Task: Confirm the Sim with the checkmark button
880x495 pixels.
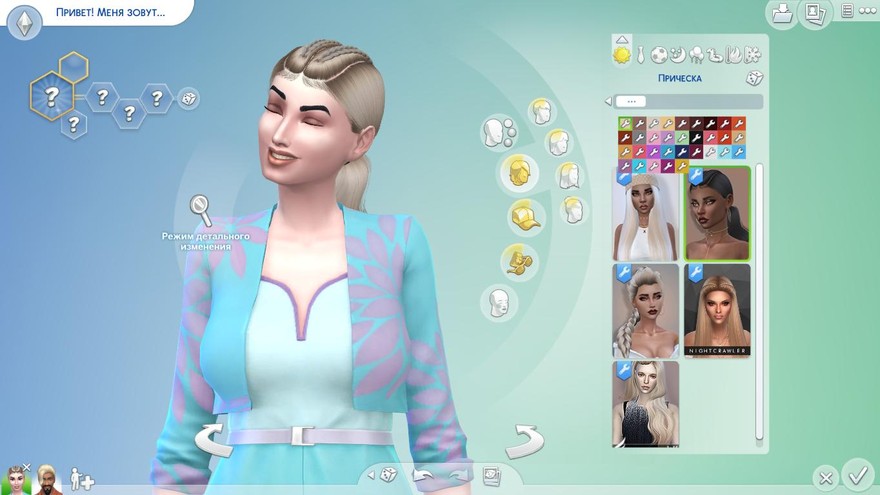Action: (x=856, y=473)
